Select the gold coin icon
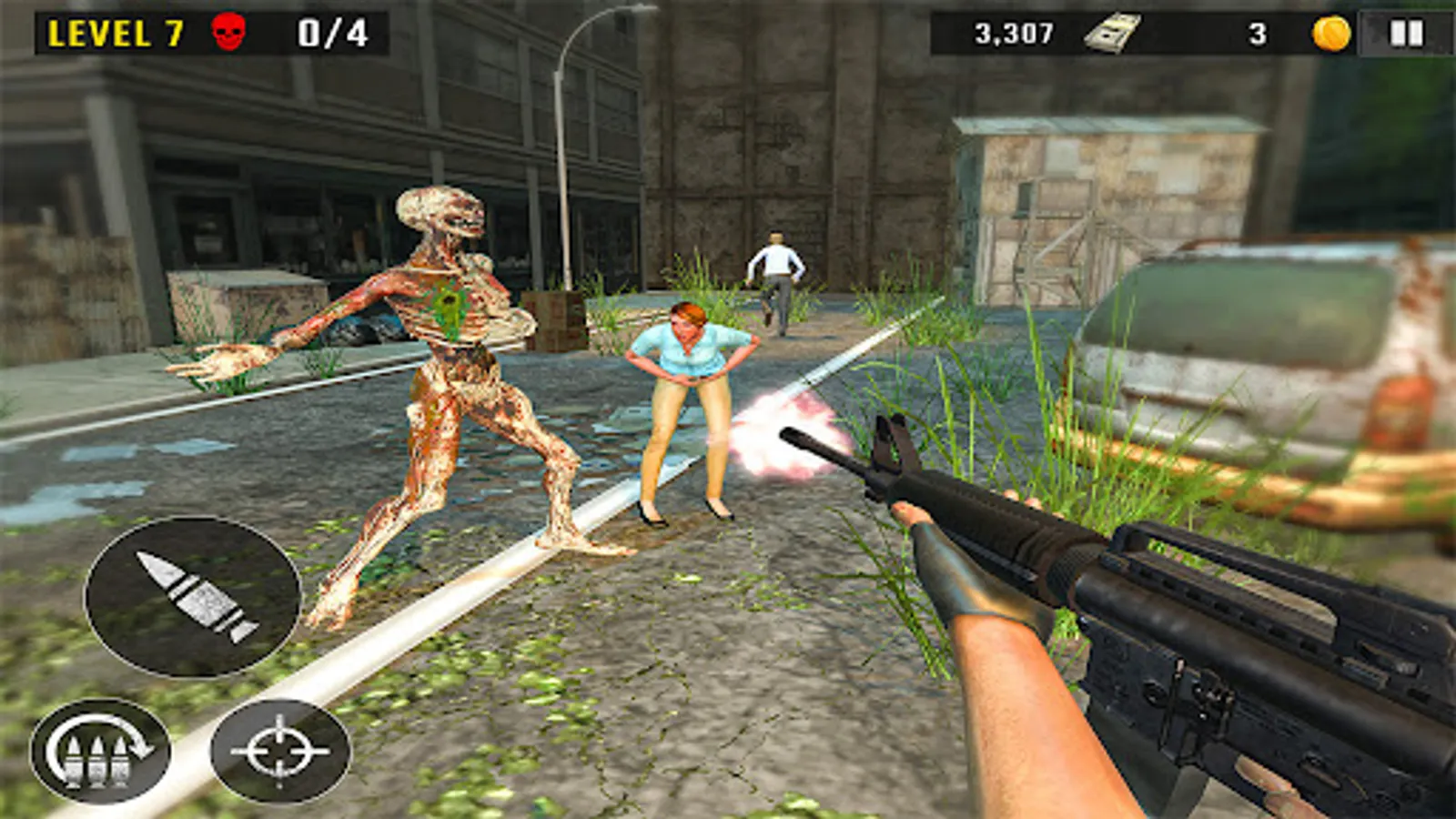The image size is (1456, 819). [1329, 32]
